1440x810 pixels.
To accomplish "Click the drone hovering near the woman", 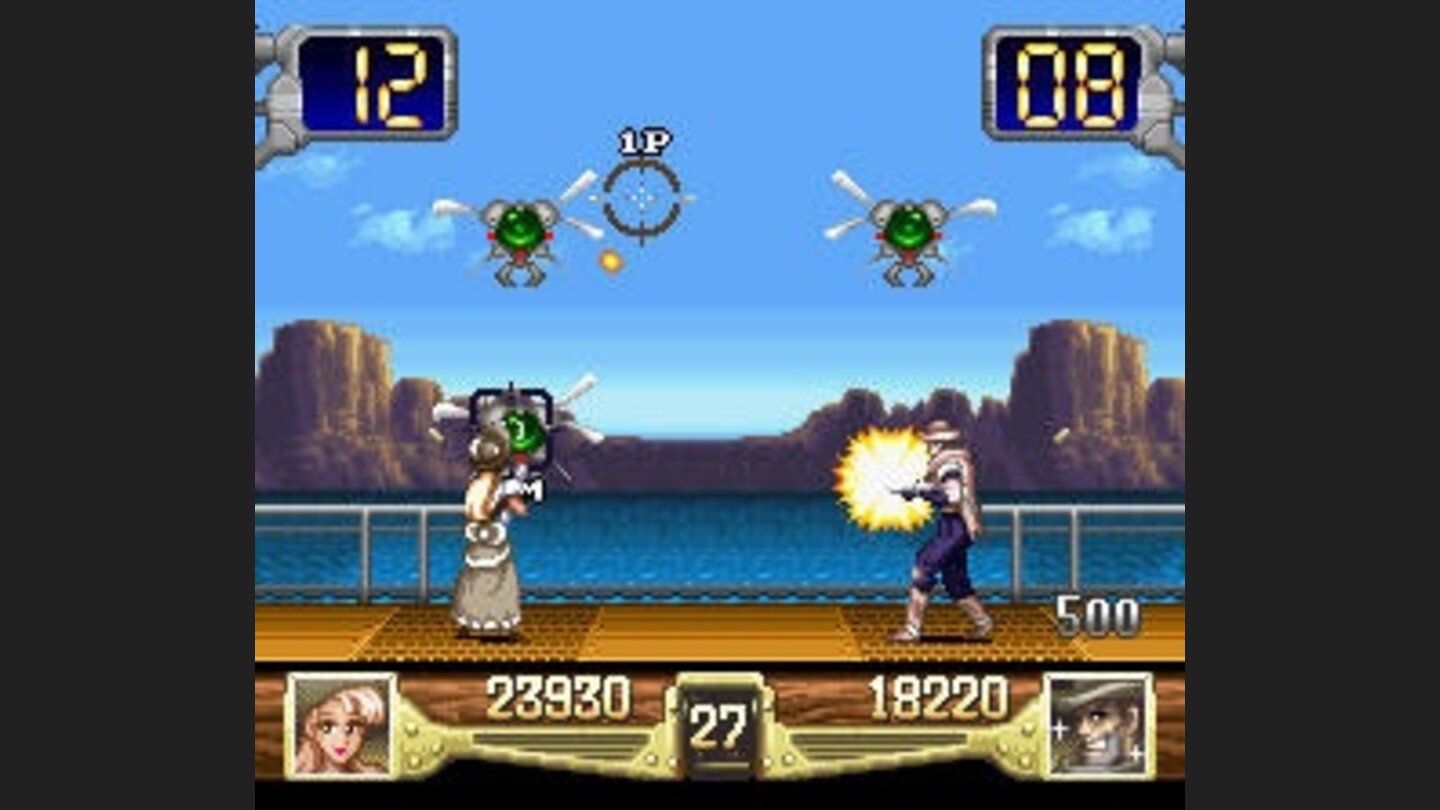I will click(x=520, y=430).
